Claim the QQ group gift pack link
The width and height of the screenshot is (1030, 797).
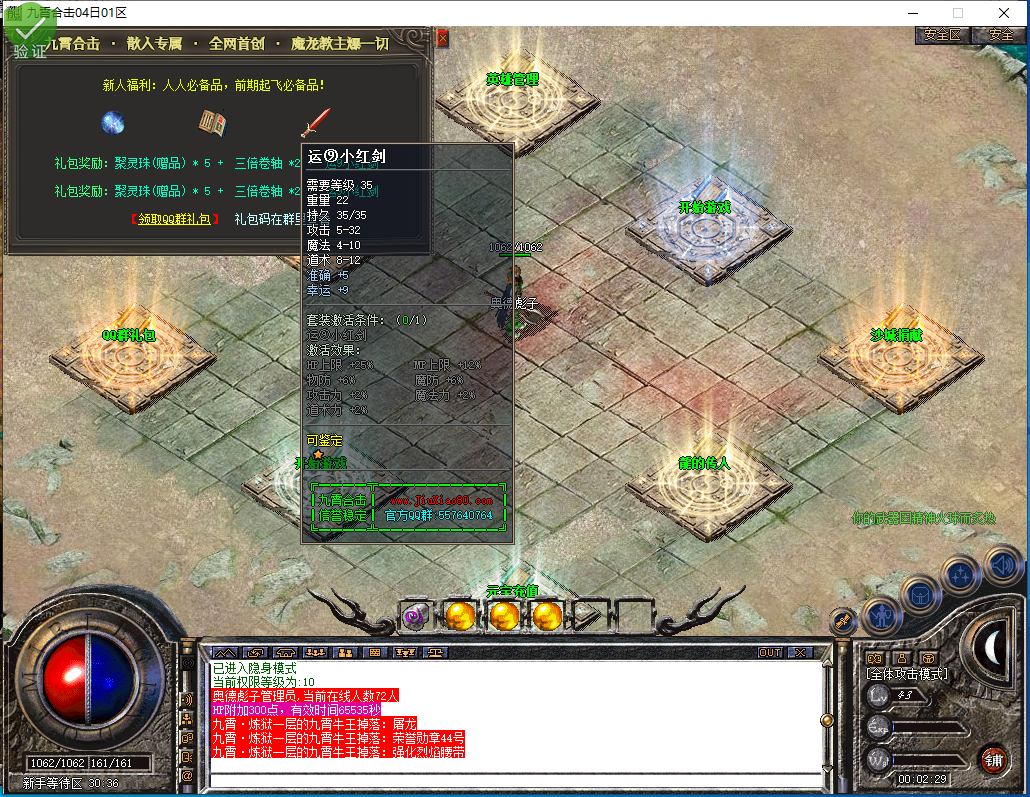coord(174,219)
